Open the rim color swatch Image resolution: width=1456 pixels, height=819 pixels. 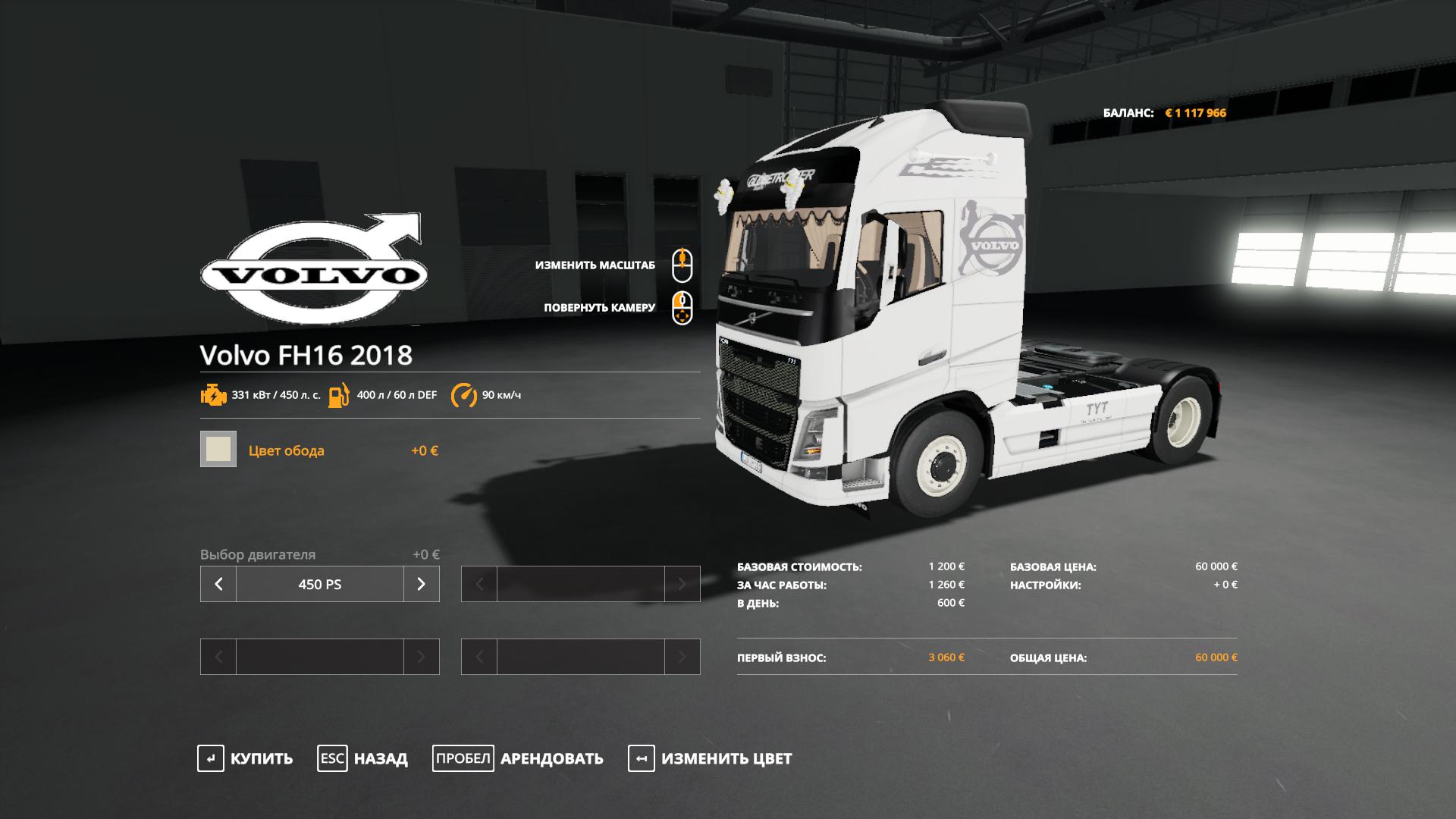[x=218, y=449]
